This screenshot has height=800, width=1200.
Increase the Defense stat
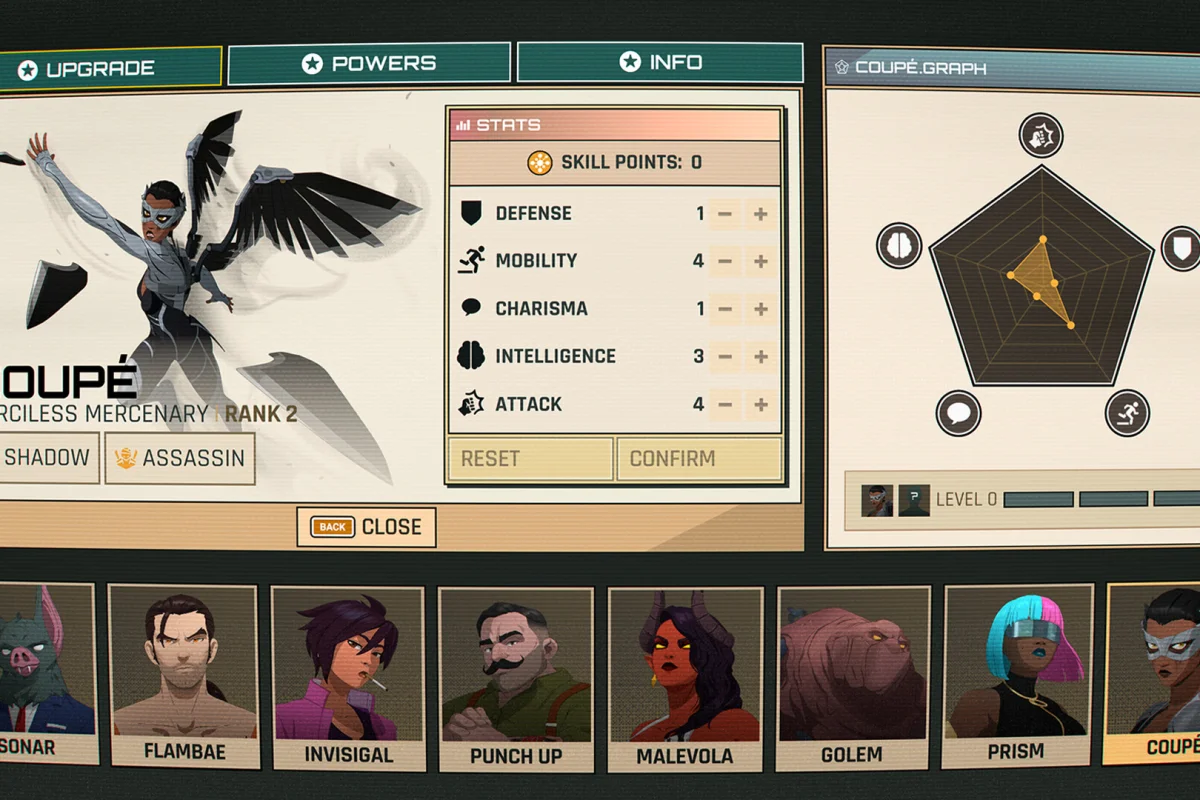[761, 214]
